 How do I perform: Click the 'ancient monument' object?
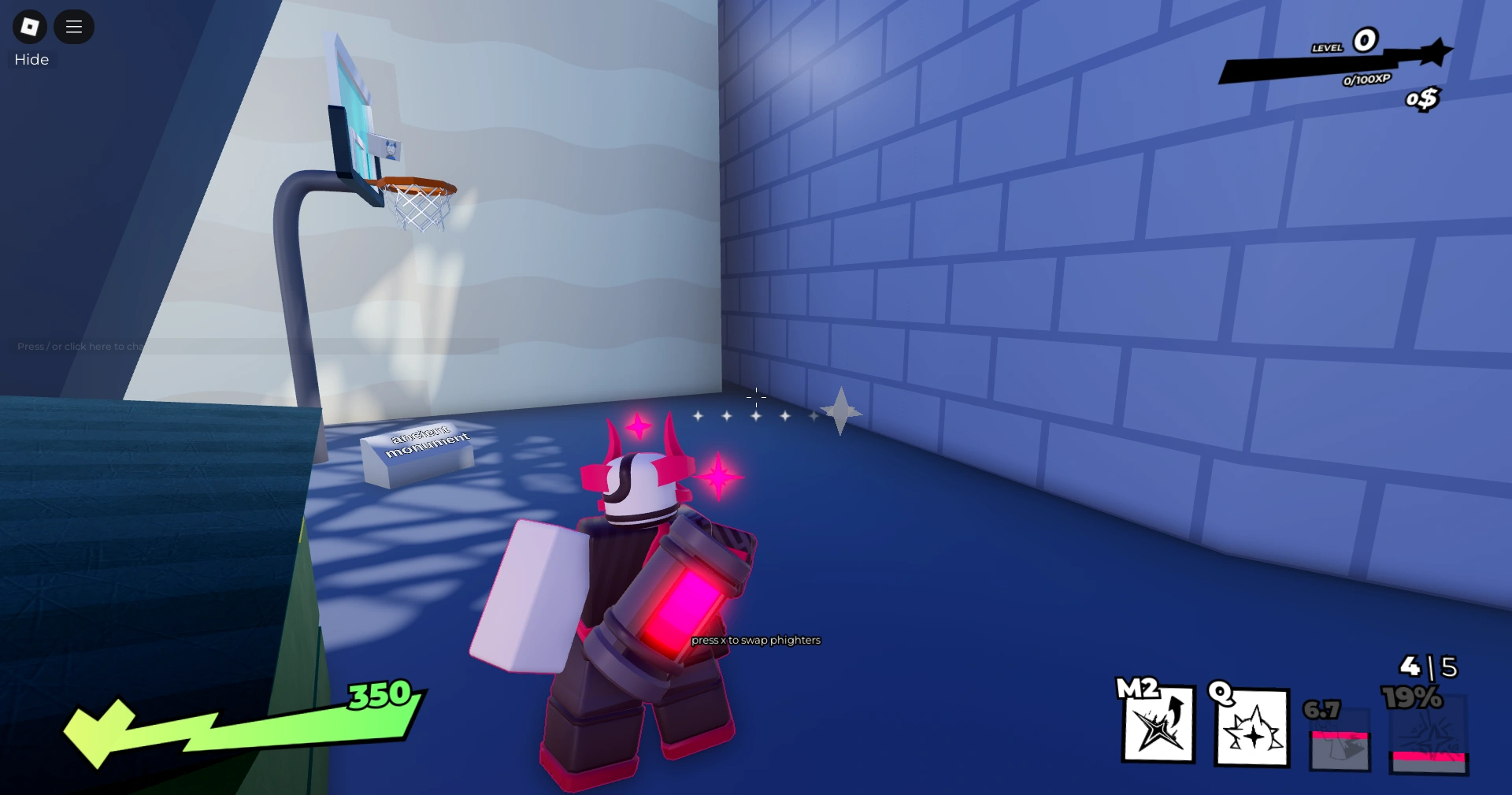coord(418,450)
